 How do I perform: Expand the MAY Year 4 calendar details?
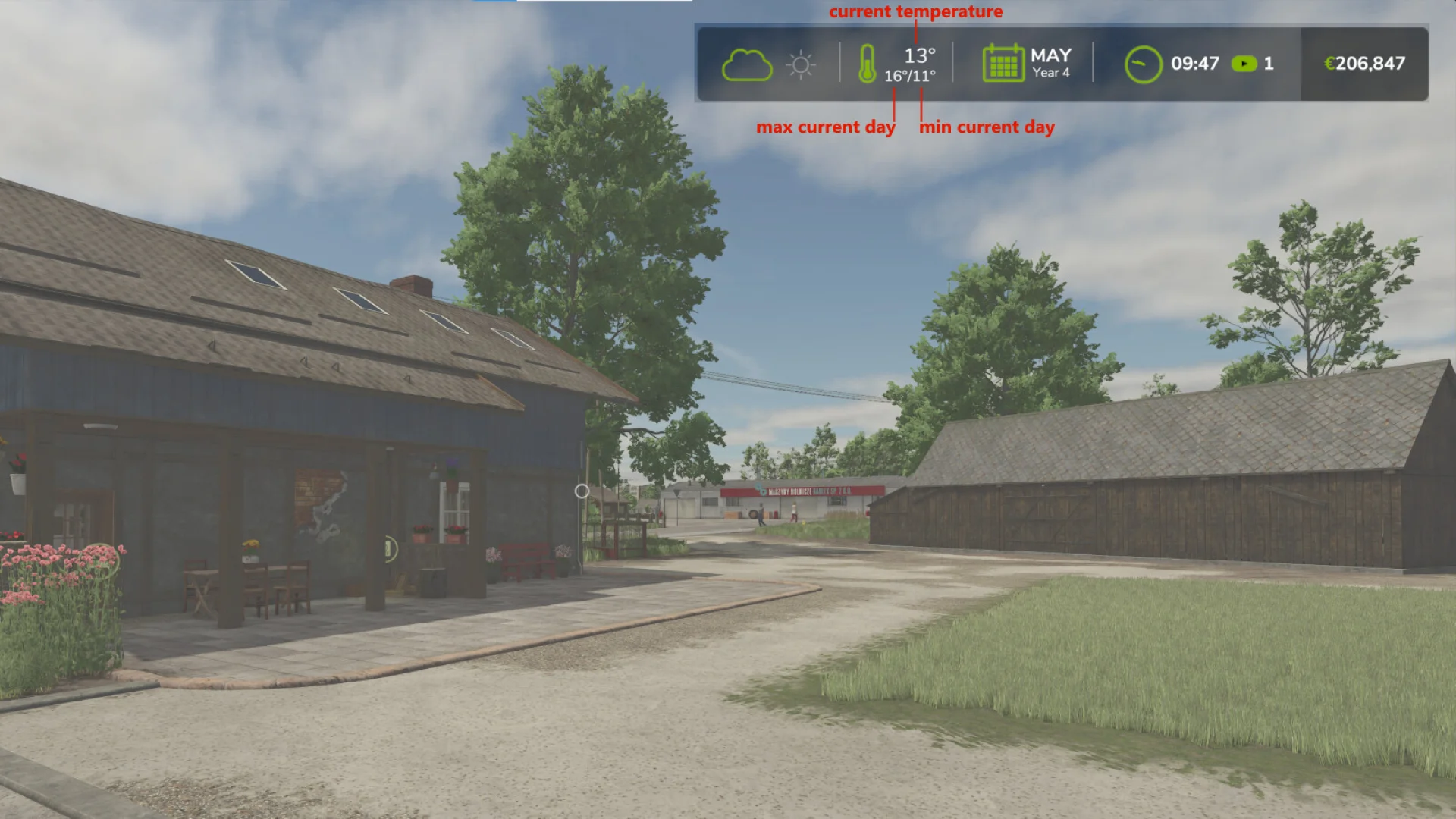[x=1050, y=63]
